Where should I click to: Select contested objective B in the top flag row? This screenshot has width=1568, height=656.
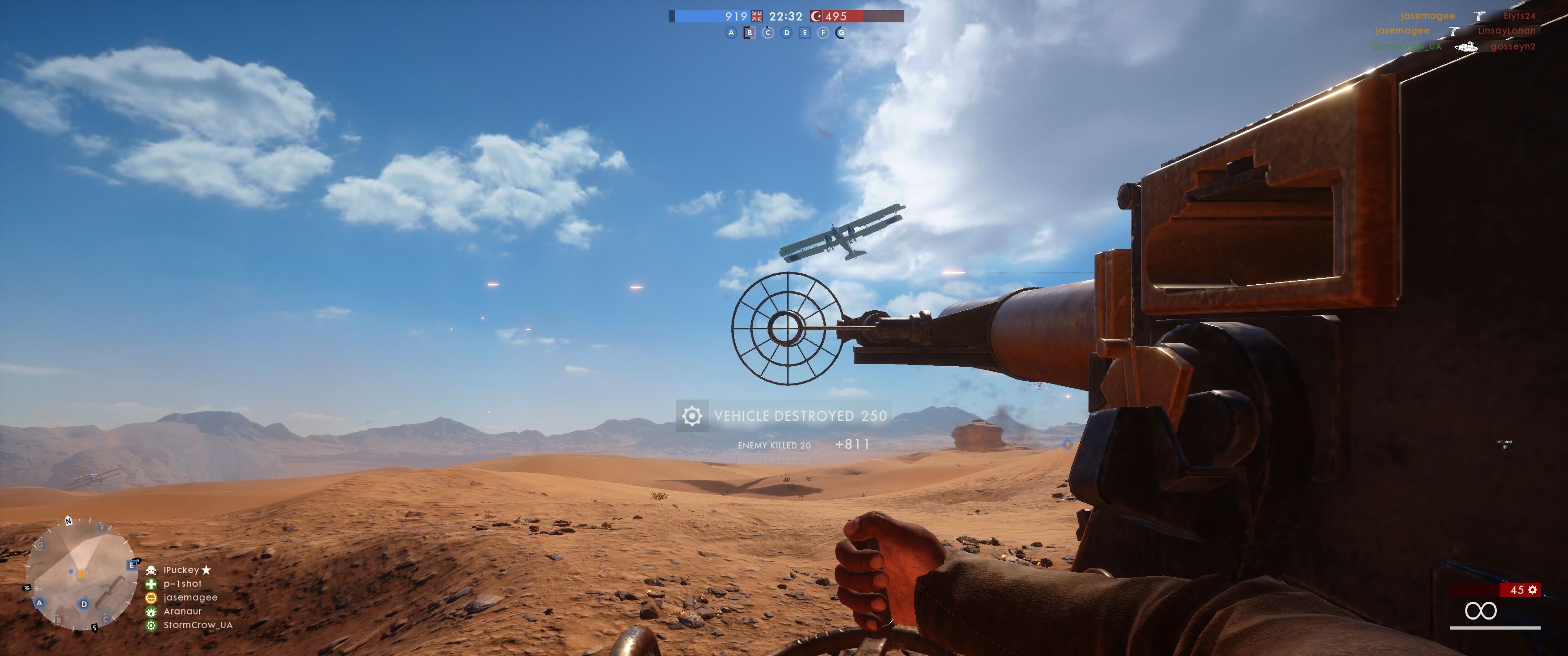pyautogui.click(x=749, y=33)
